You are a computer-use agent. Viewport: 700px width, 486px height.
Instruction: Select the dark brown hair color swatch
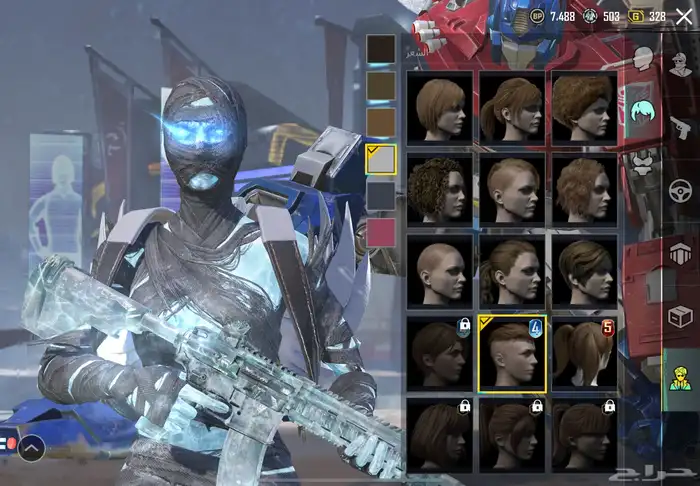click(381, 50)
